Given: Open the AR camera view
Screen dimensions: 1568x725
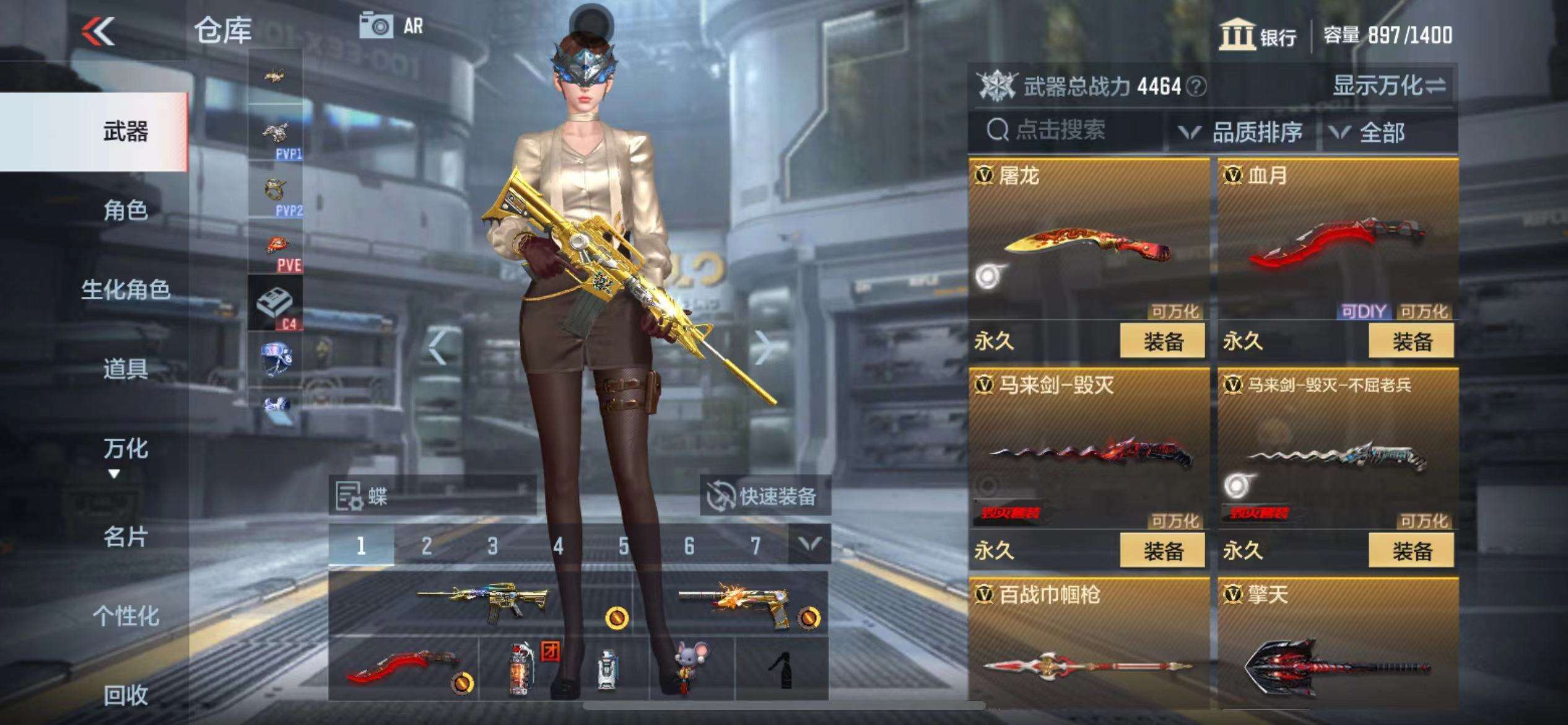Looking at the screenshot, I should [x=391, y=26].
